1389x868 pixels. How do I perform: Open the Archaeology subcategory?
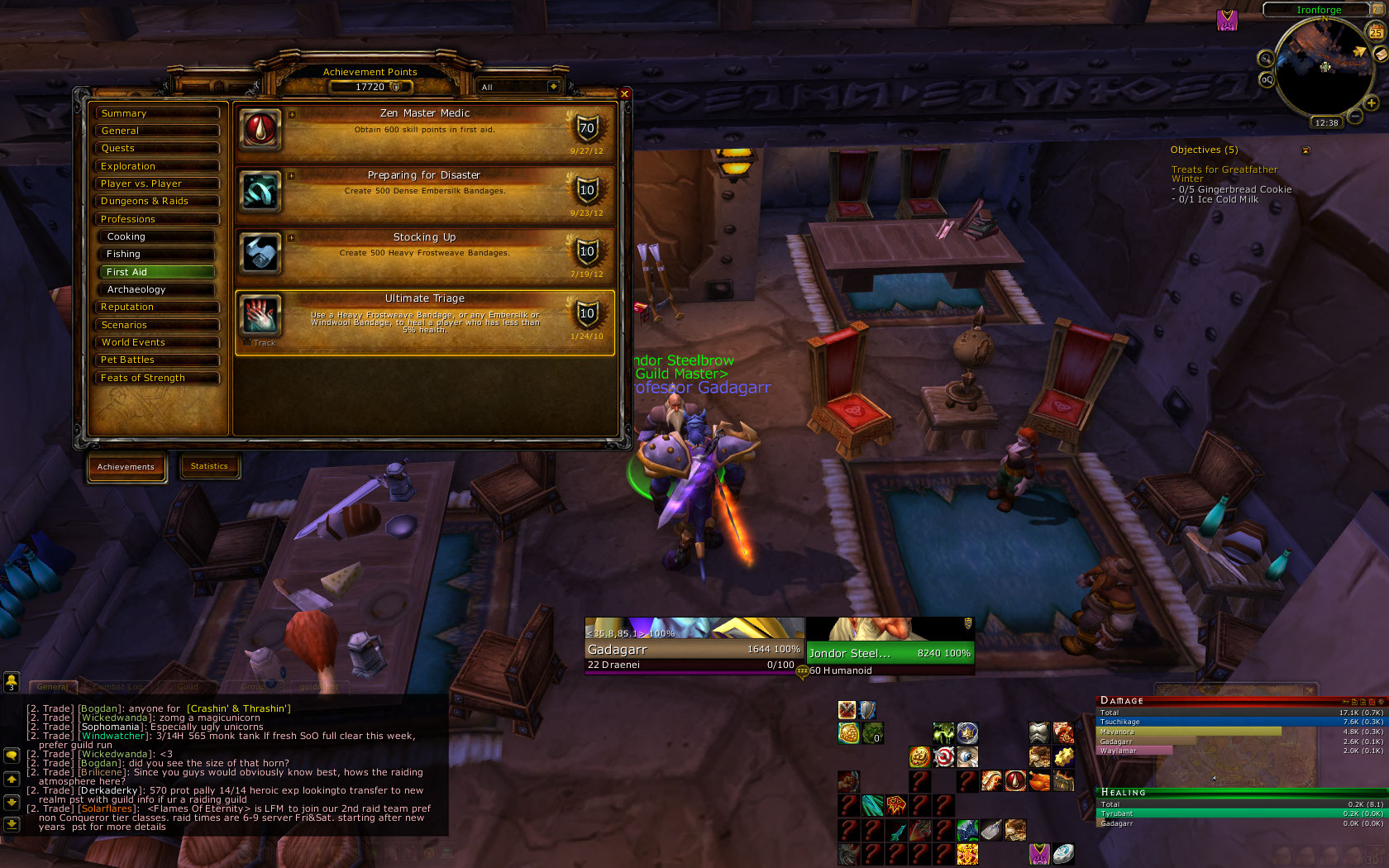click(159, 289)
